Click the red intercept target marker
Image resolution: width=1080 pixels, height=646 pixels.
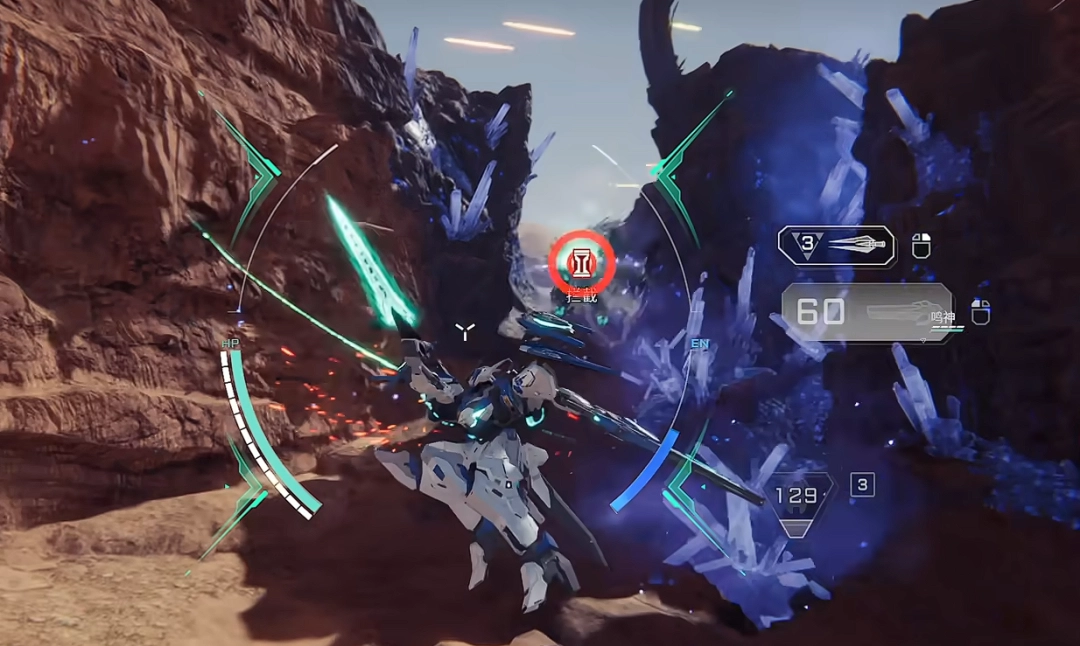[581, 262]
